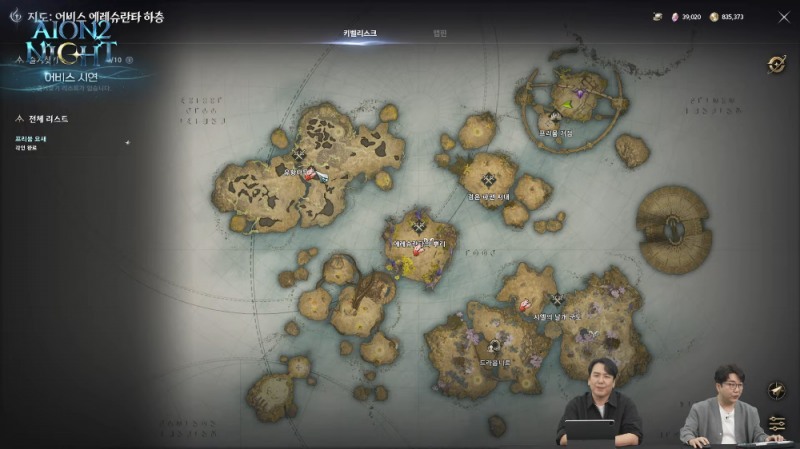The width and height of the screenshot is (800, 449).
Task: Click the gold orbit icon below the close button
Action: point(777,64)
